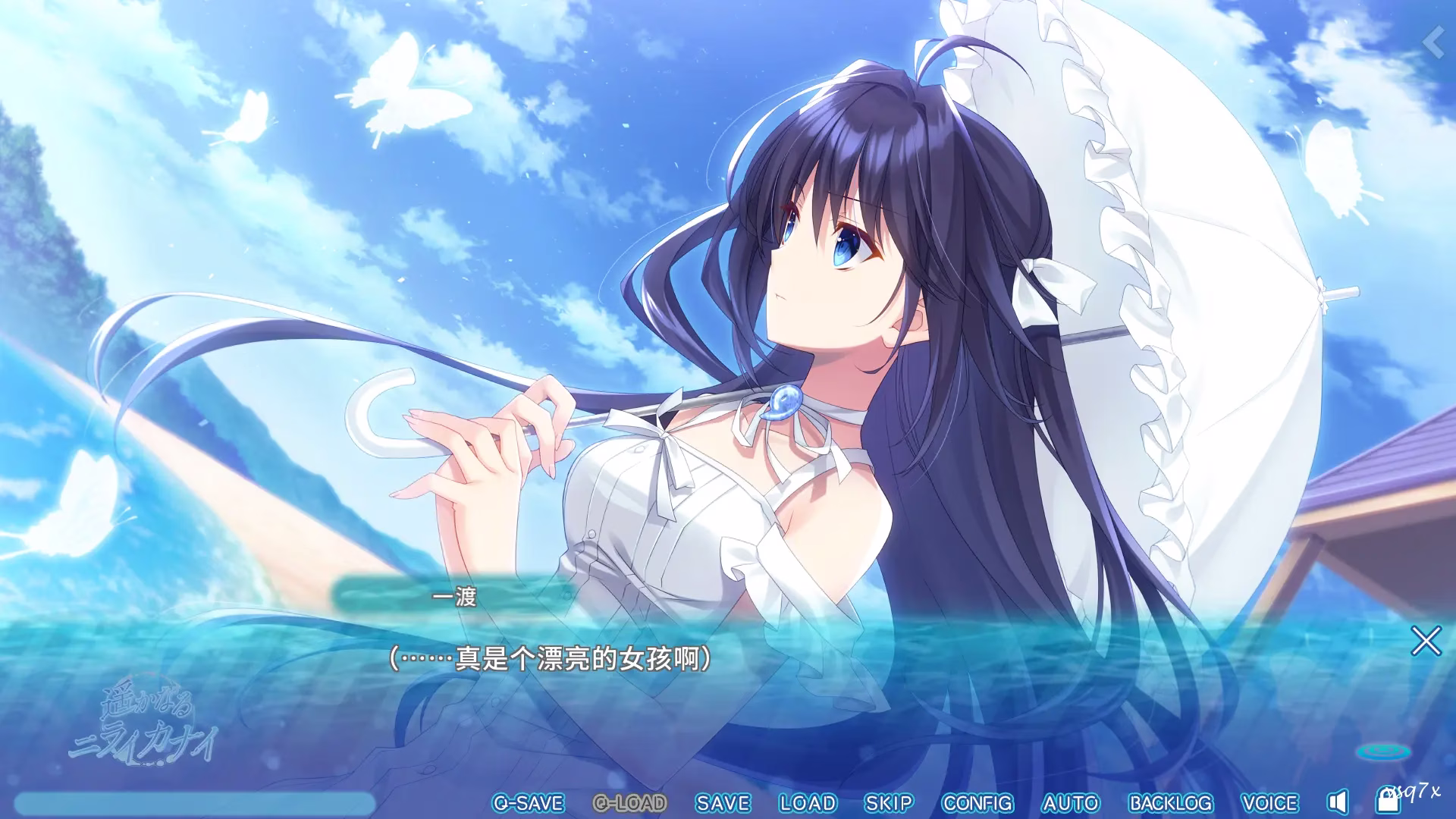The width and height of the screenshot is (1456, 819).
Task: Toggle the speaker sound icon
Action: (x=1338, y=802)
